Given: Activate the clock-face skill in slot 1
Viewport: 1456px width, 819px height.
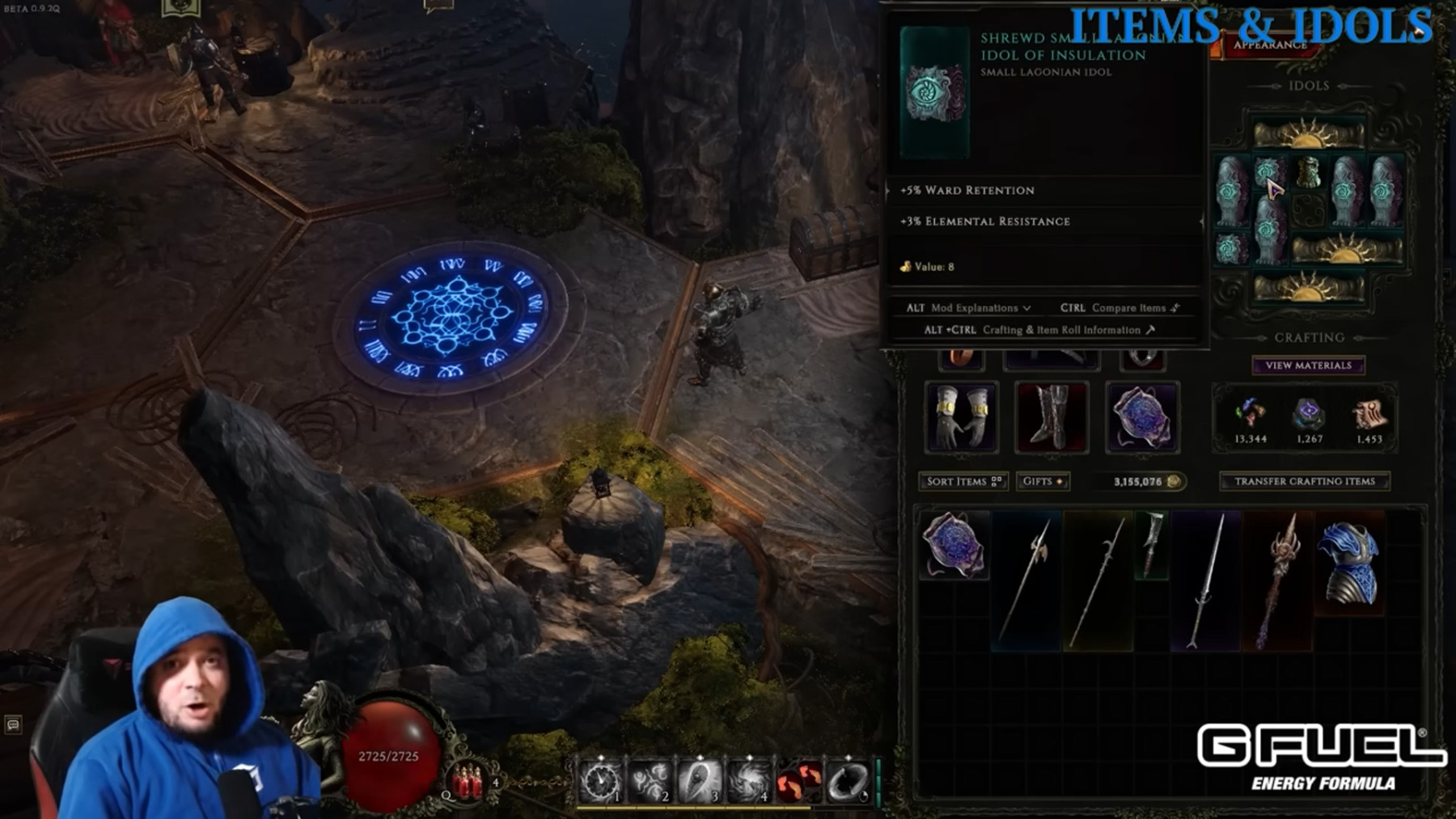Looking at the screenshot, I should [x=600, y=781].
